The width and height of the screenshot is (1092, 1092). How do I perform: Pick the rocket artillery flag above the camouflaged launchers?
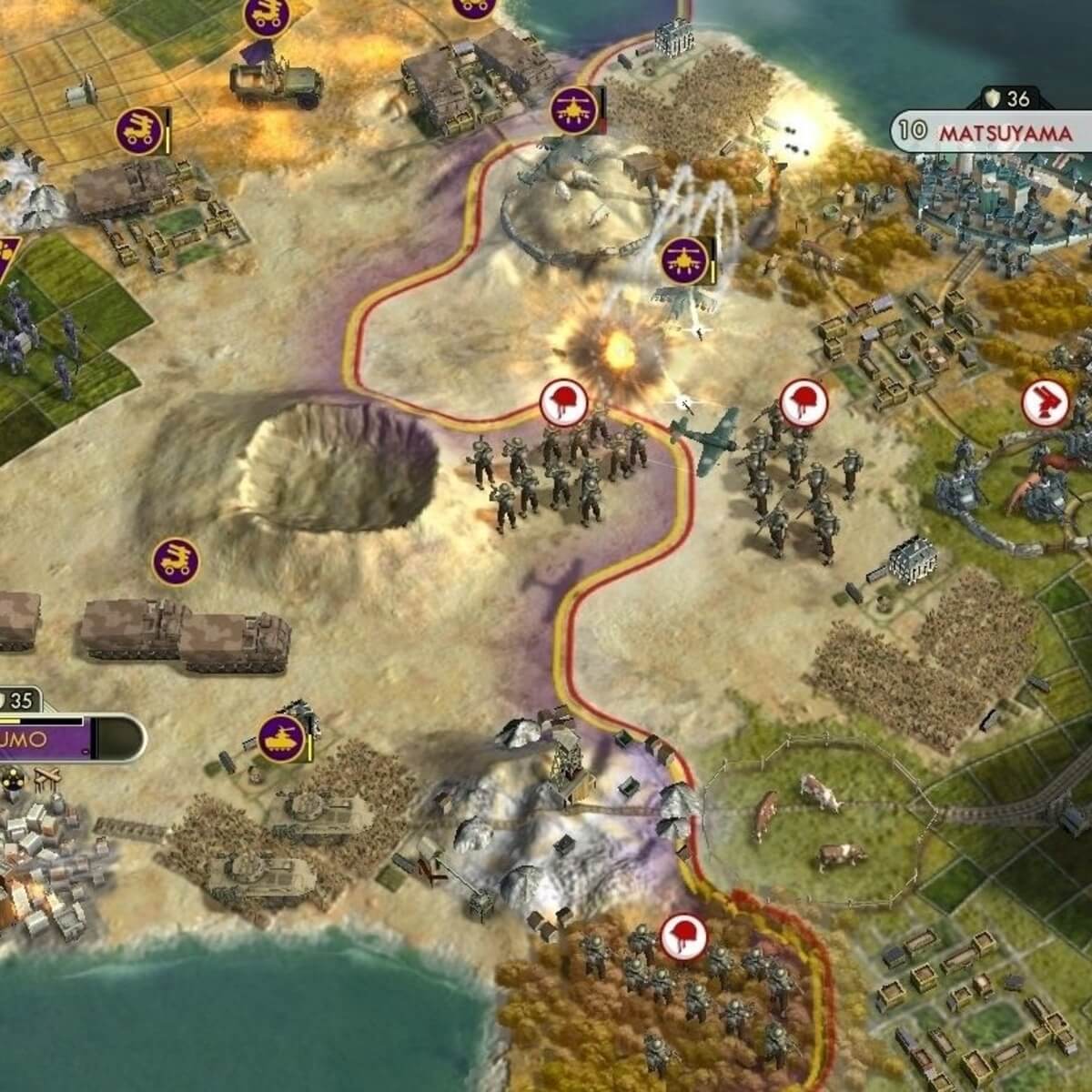[175, 561]
